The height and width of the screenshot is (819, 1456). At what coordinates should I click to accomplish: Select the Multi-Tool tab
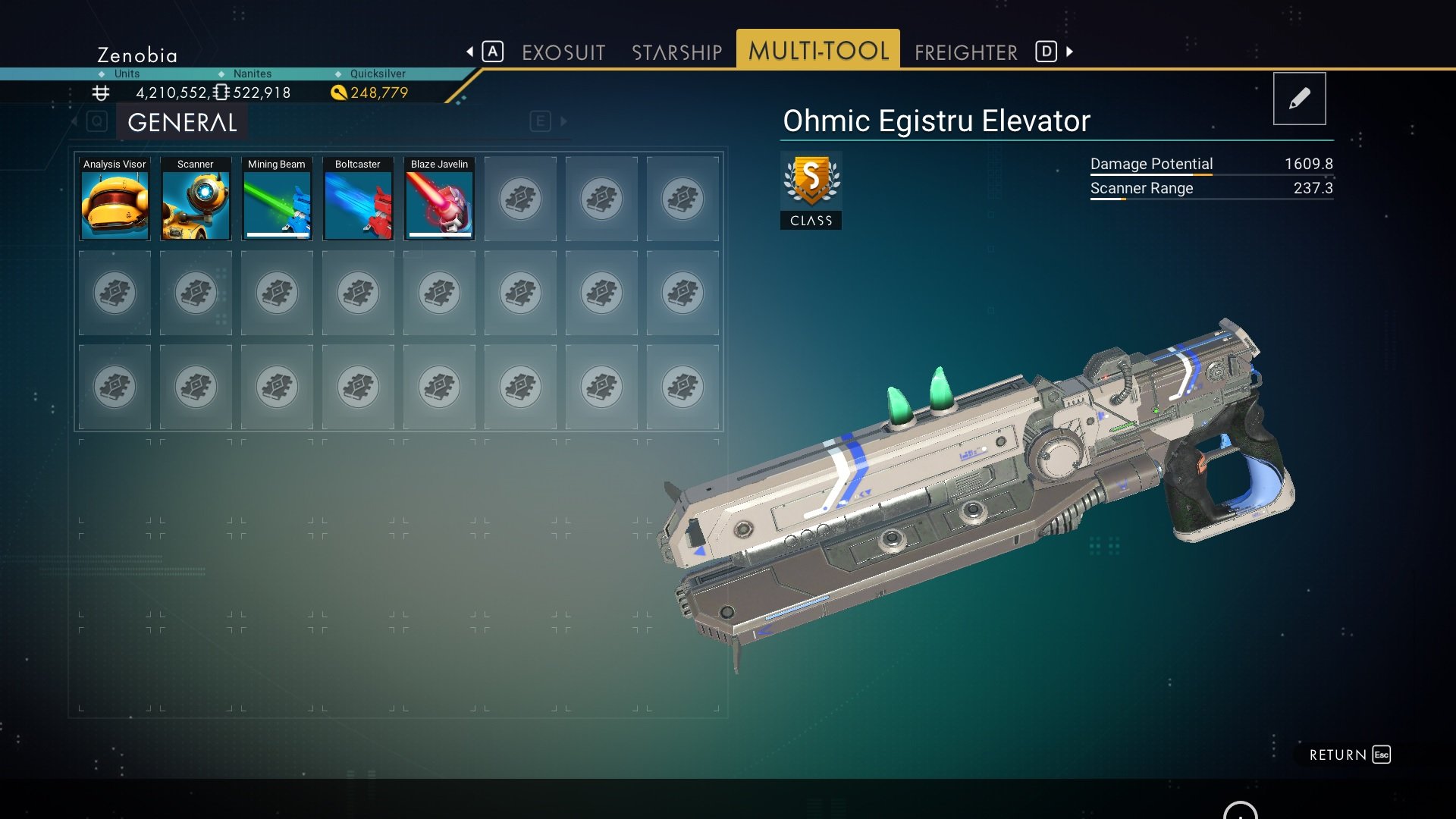pos(818,51)
